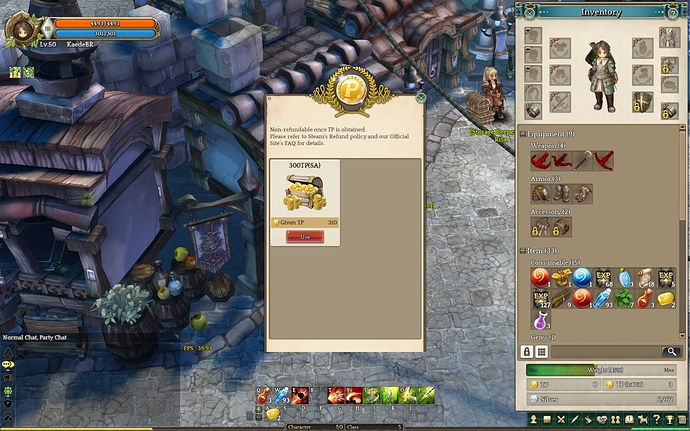Close the TP shop popup
This screenshot has height=431, width=690.
coord(421,98)
